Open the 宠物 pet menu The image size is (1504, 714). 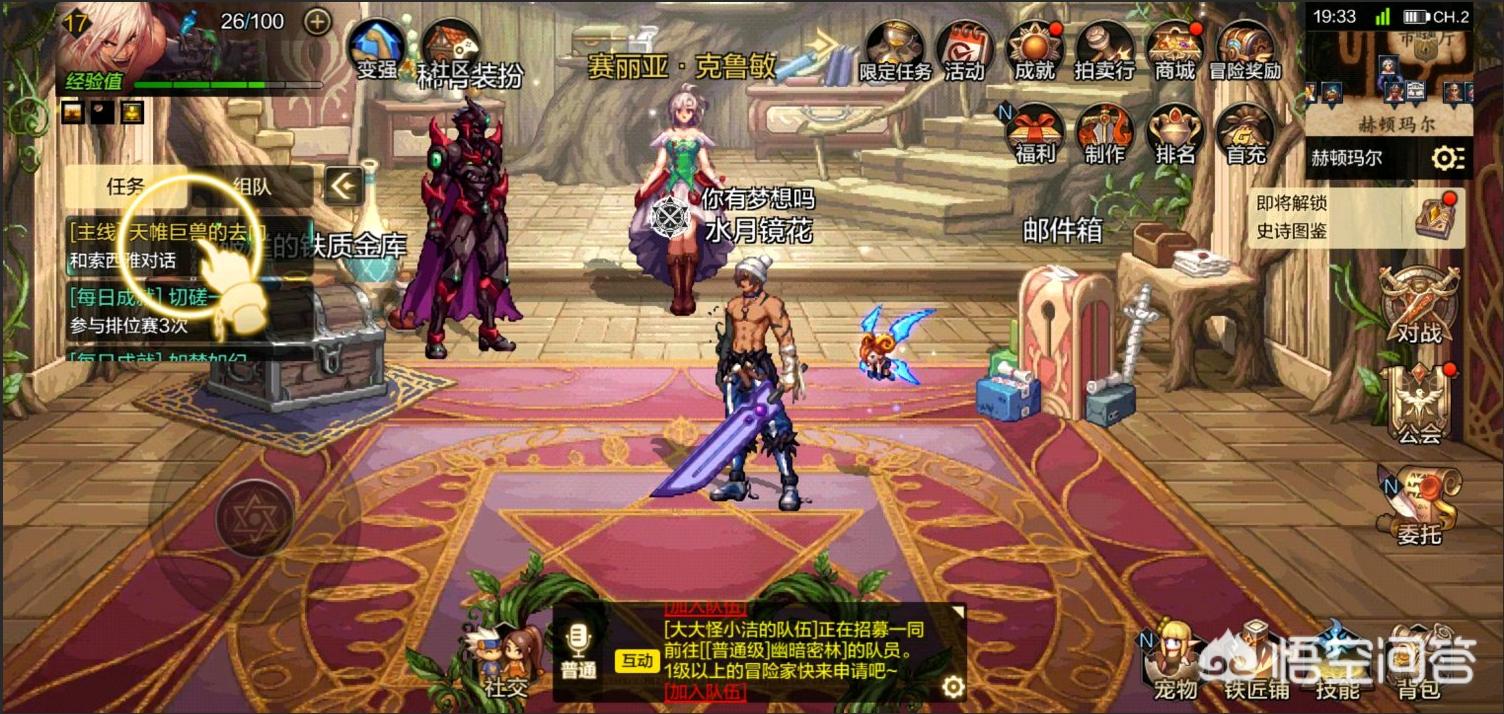(x=1175, y=658)
